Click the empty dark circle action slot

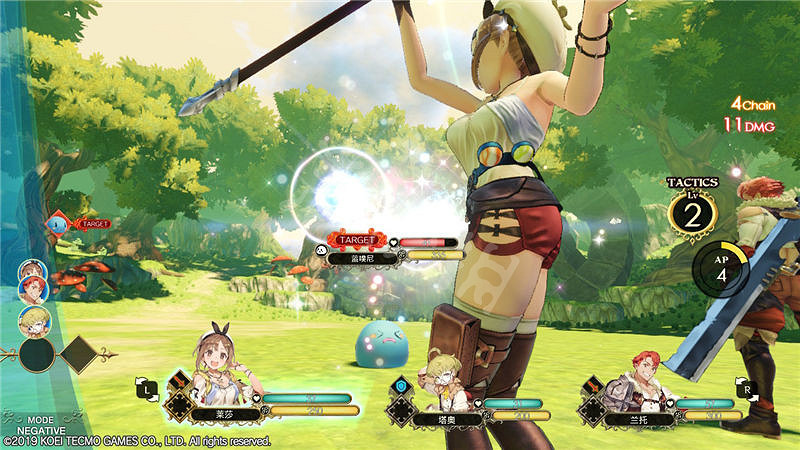tap(37, 353)
